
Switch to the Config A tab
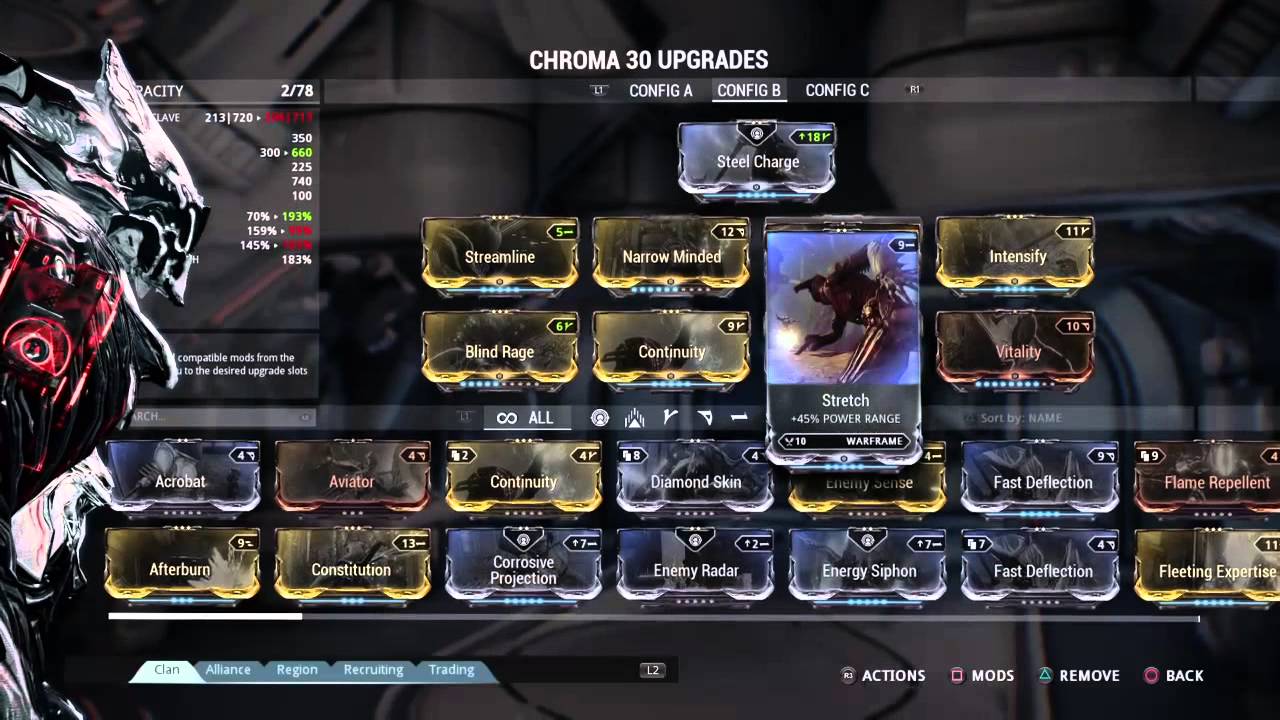click(x=660, y=90)
